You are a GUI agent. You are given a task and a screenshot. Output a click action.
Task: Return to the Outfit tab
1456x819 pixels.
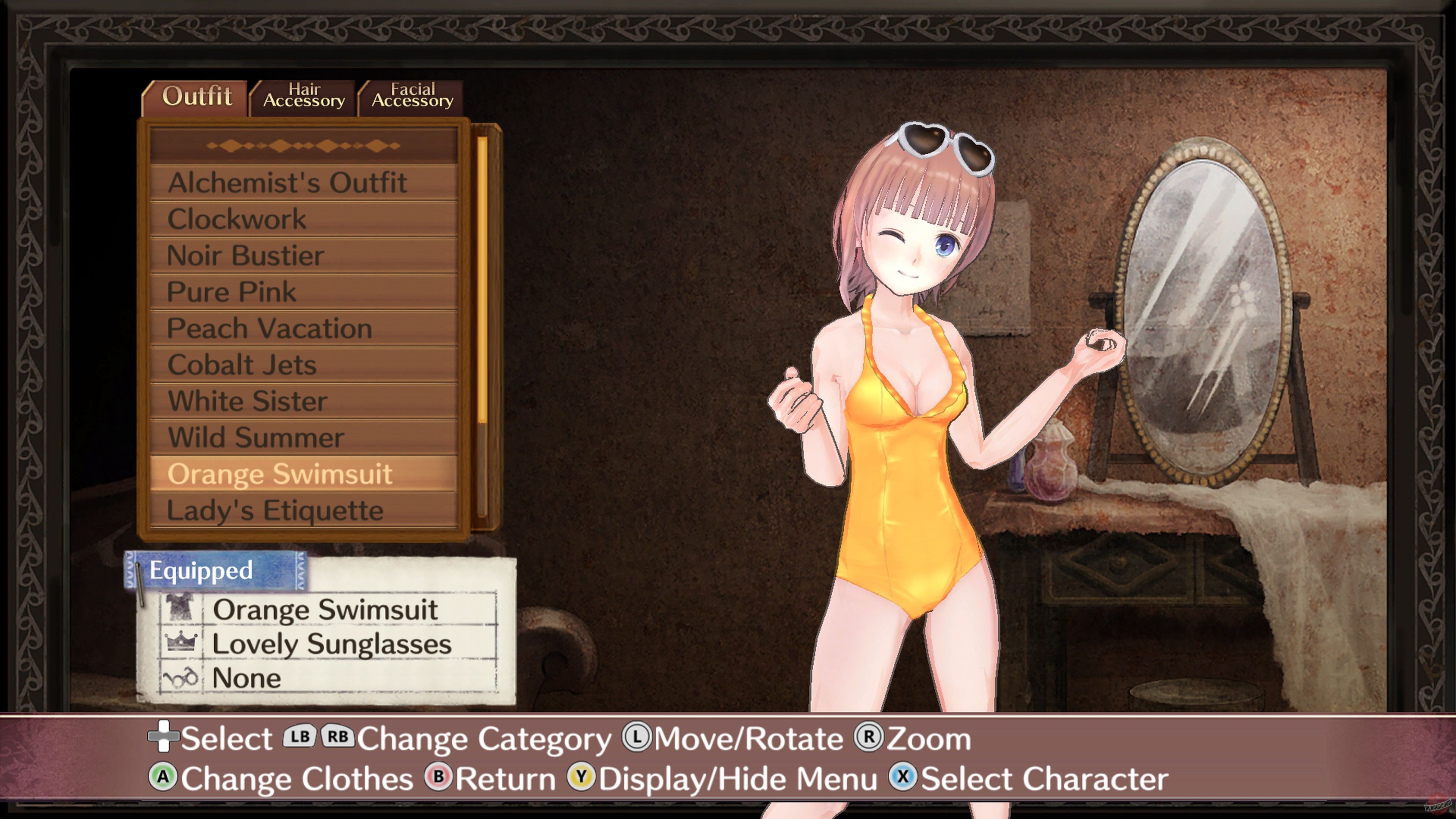(197, 96)
